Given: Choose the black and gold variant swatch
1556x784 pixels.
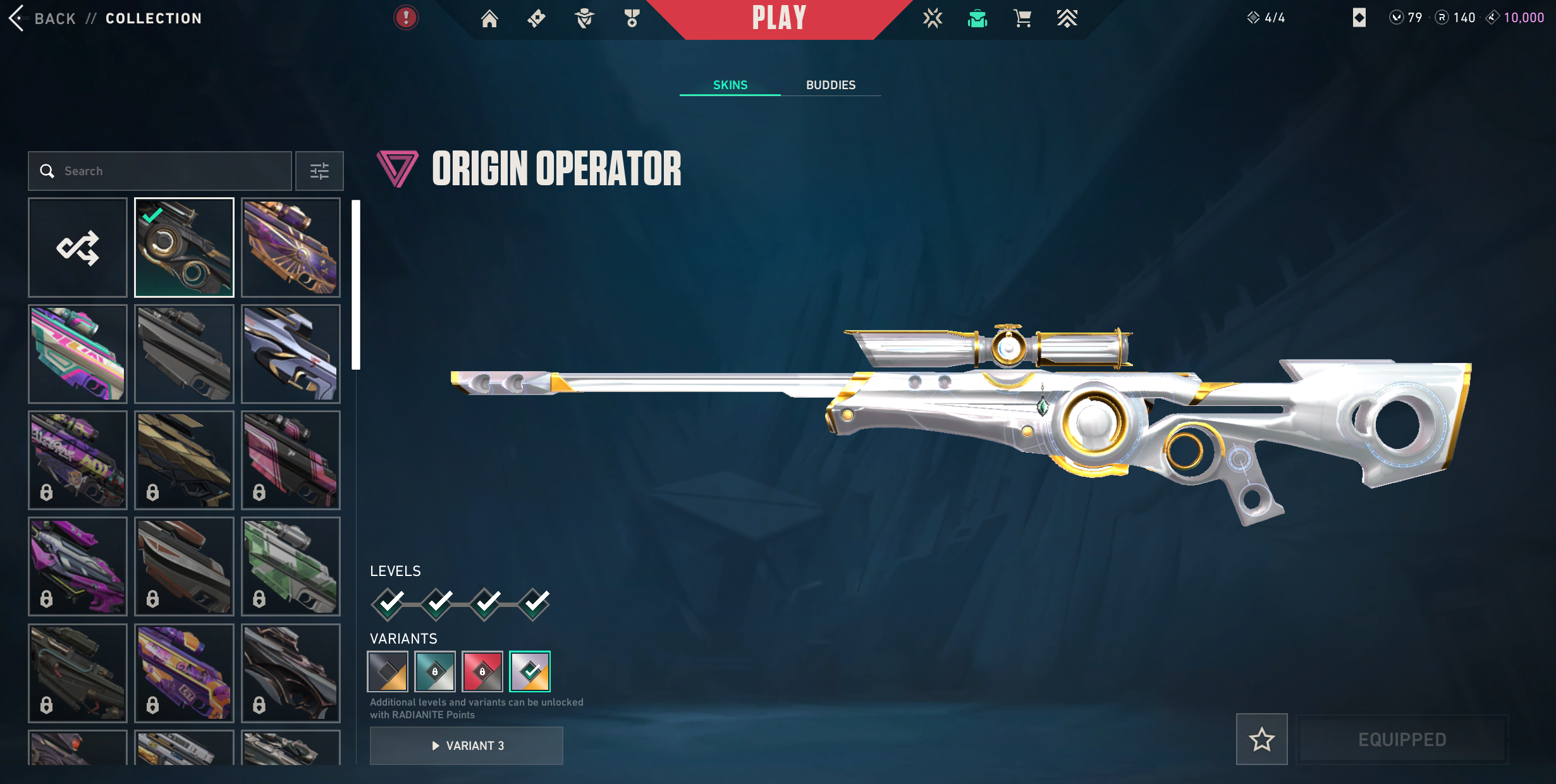Looking at the screenshot, I should [x=388, y=671].
